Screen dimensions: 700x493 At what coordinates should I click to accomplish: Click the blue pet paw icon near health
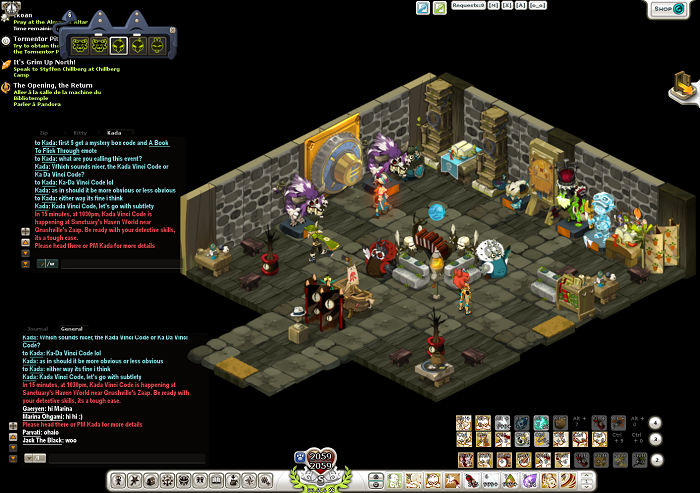point(299,457)
